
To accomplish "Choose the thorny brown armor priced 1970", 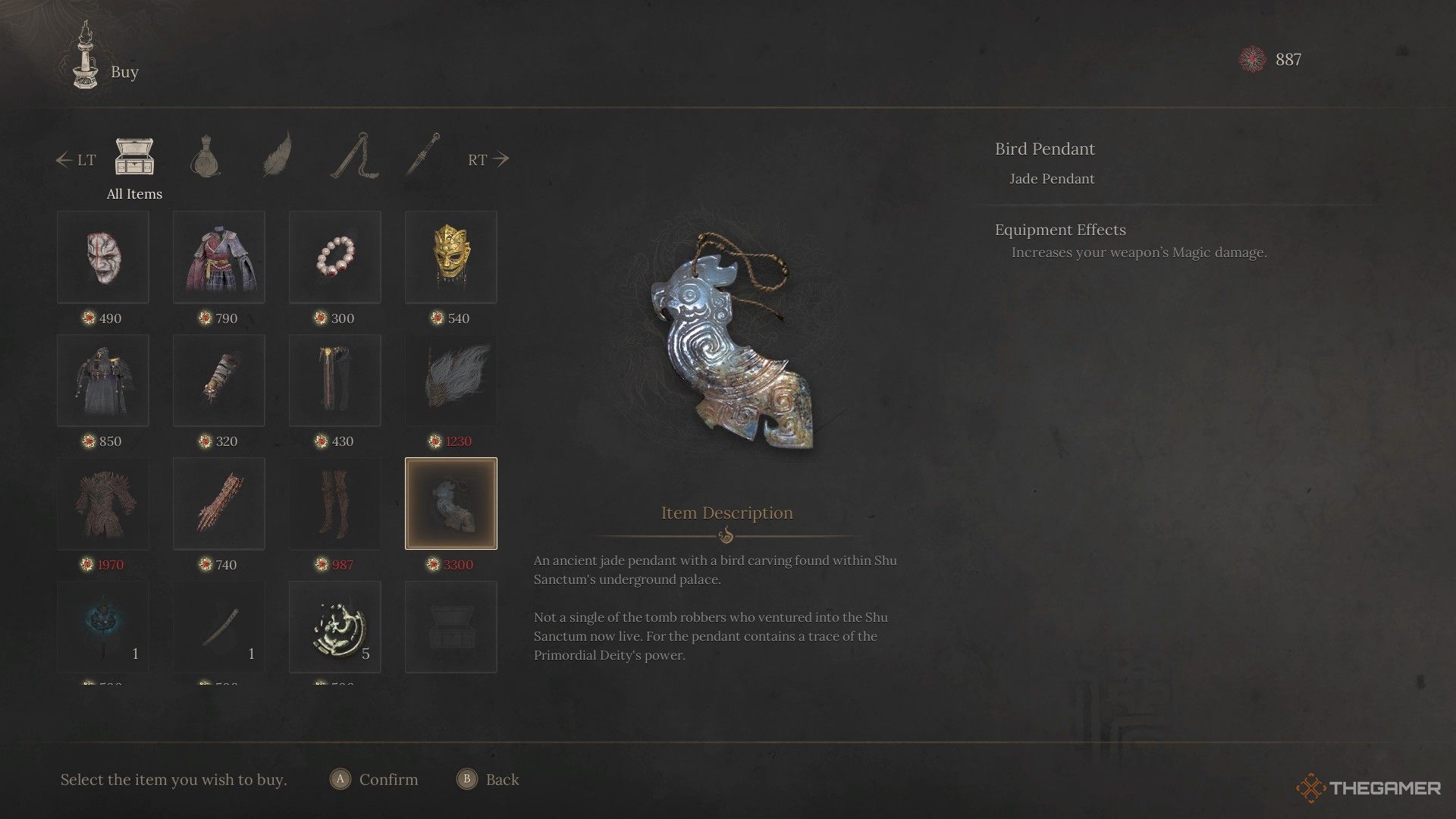I will [103, 504].
